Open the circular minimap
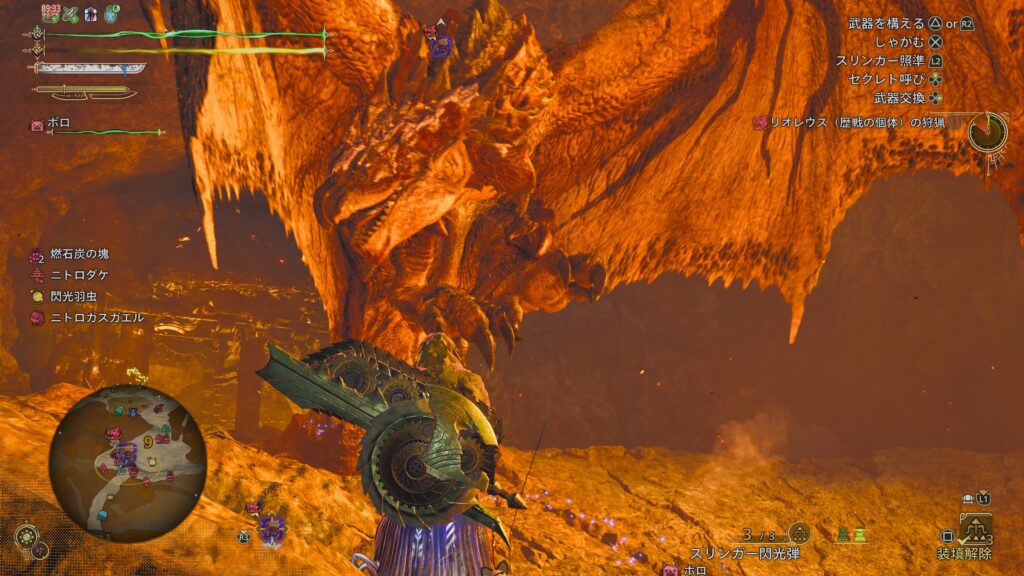This screenshot has width=1024, height=576. (x=127, y=462)
